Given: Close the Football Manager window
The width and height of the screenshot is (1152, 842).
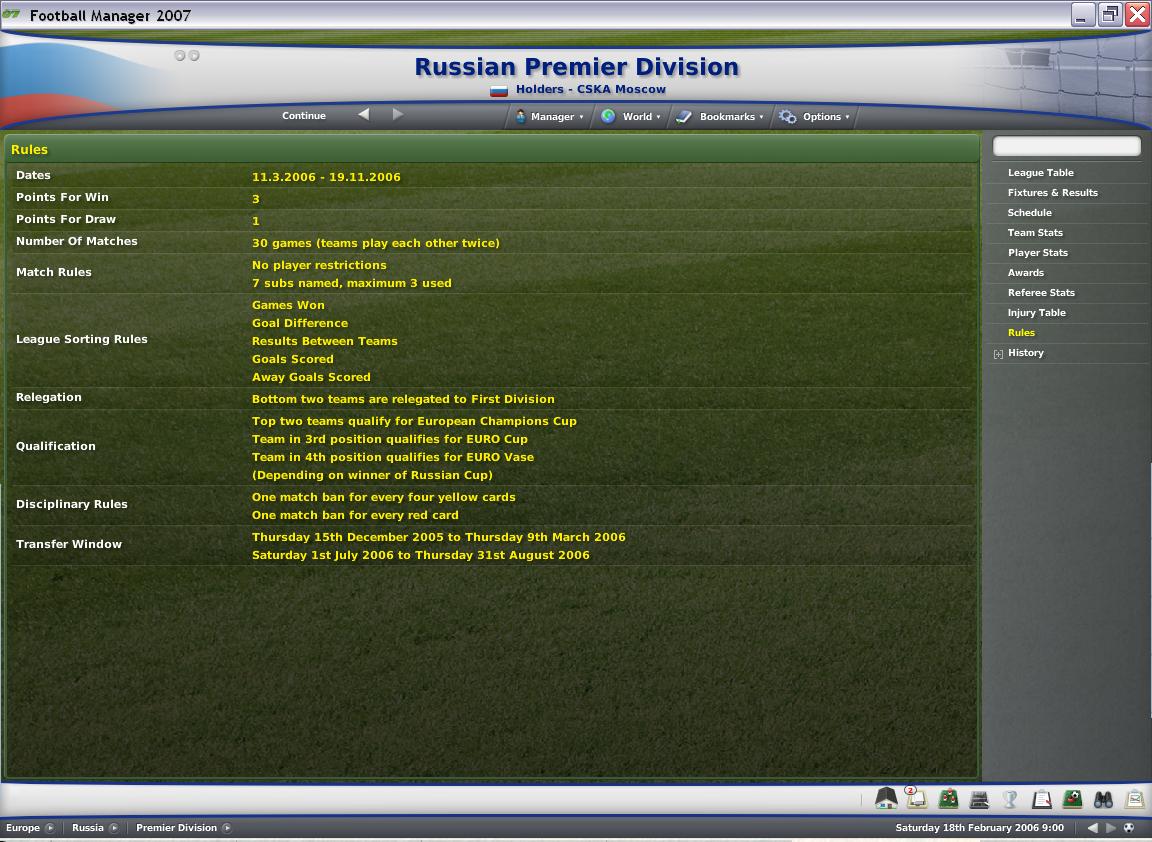Looking at the screenshot, I should (x=1137, y=14).
